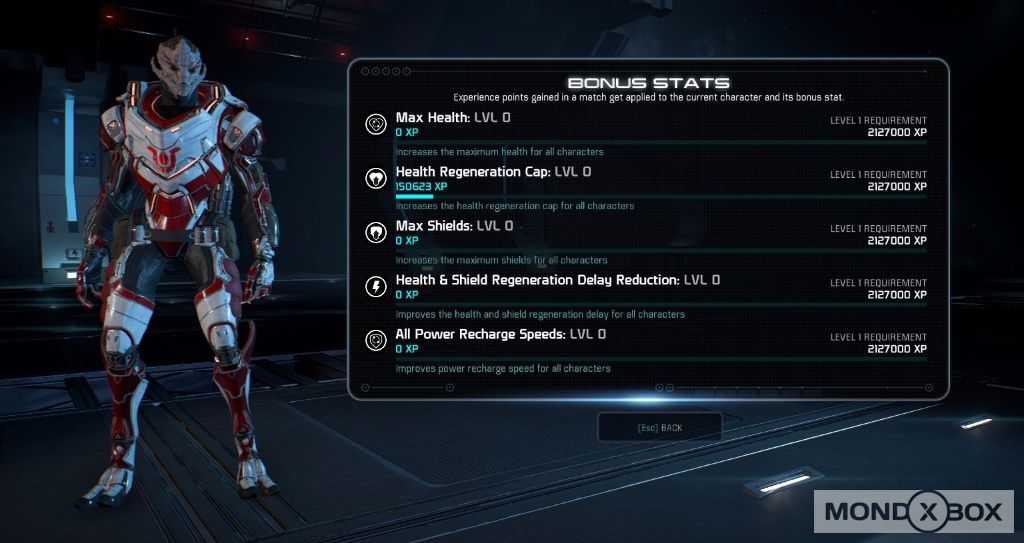This screenshot has width=1024, height=543.
Task: Click the All Power Recharge Speeds icon
Action: point(377,340)
